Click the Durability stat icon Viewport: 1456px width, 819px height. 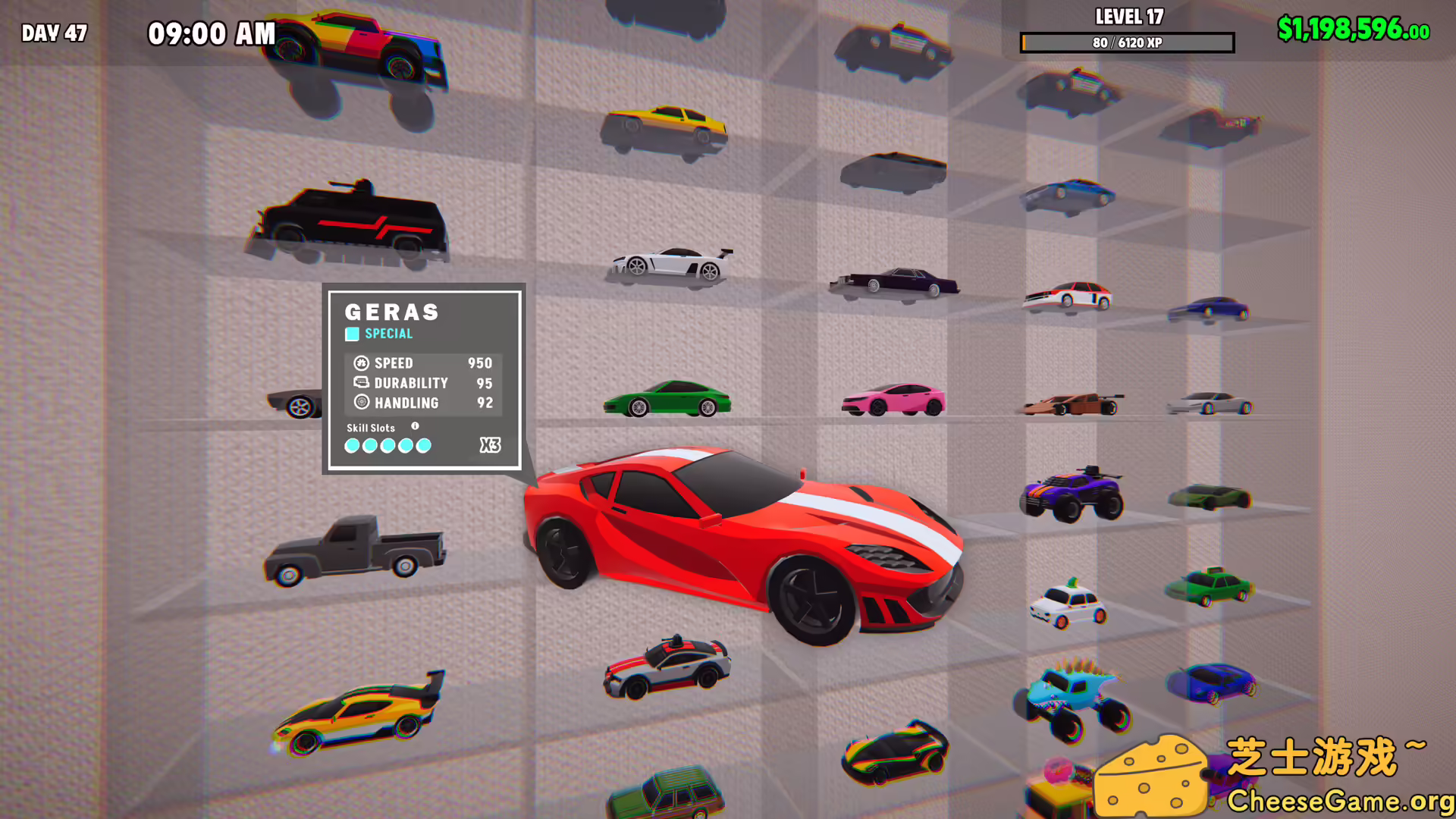(x=362, y=383)
